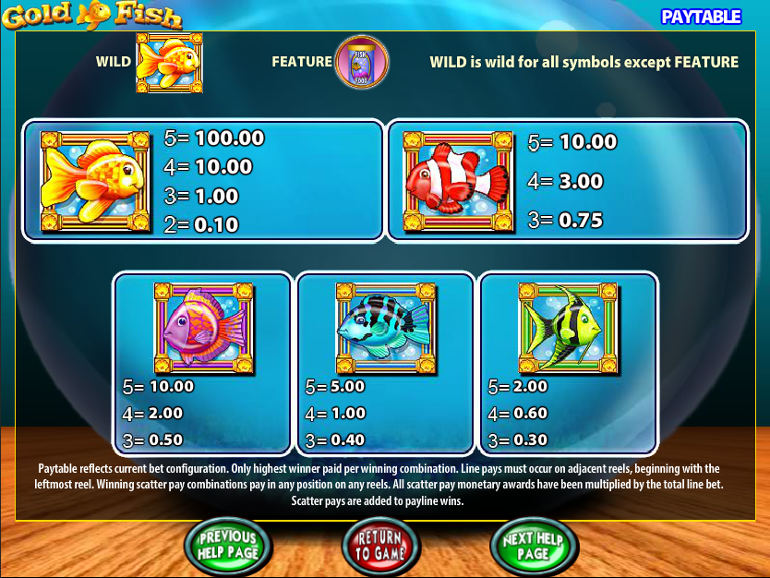770x578 pixels.
Task: Open the Next Help Page
Action: tap(533, 545)
